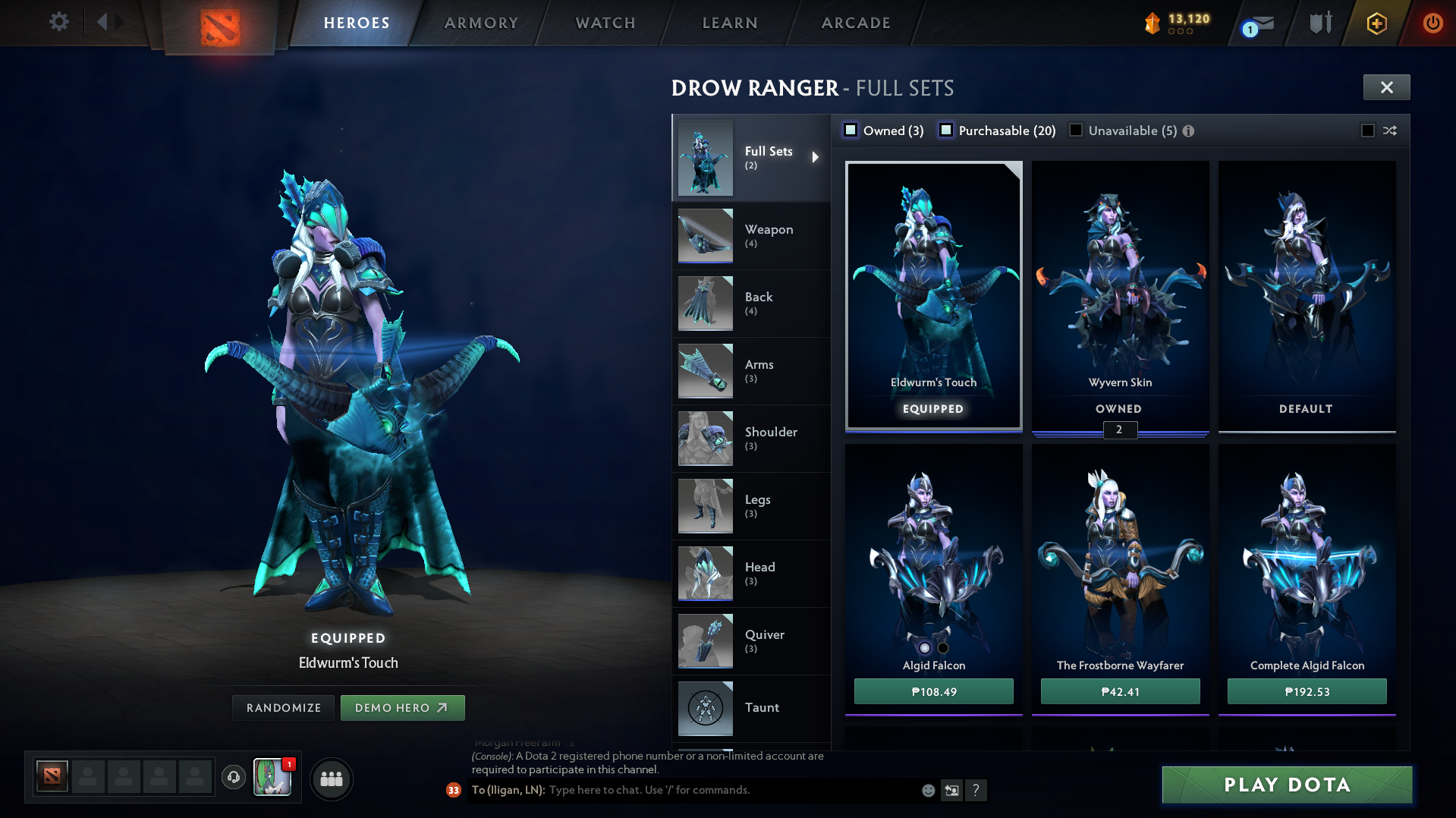This screenshot has width=1456, height=818.
Task: Open the settings gear menu
Action: [x=58, y=22]
